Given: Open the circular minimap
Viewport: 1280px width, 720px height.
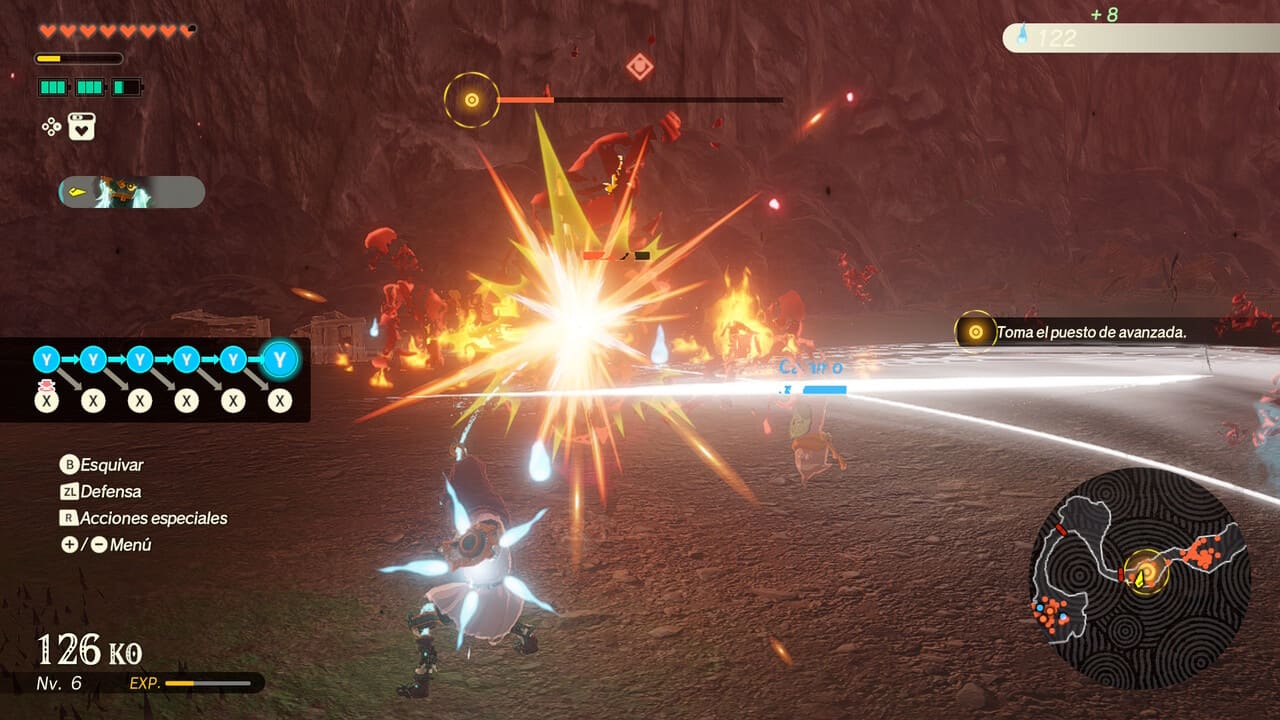Looking at the screenshot, I should (1140, 578).
